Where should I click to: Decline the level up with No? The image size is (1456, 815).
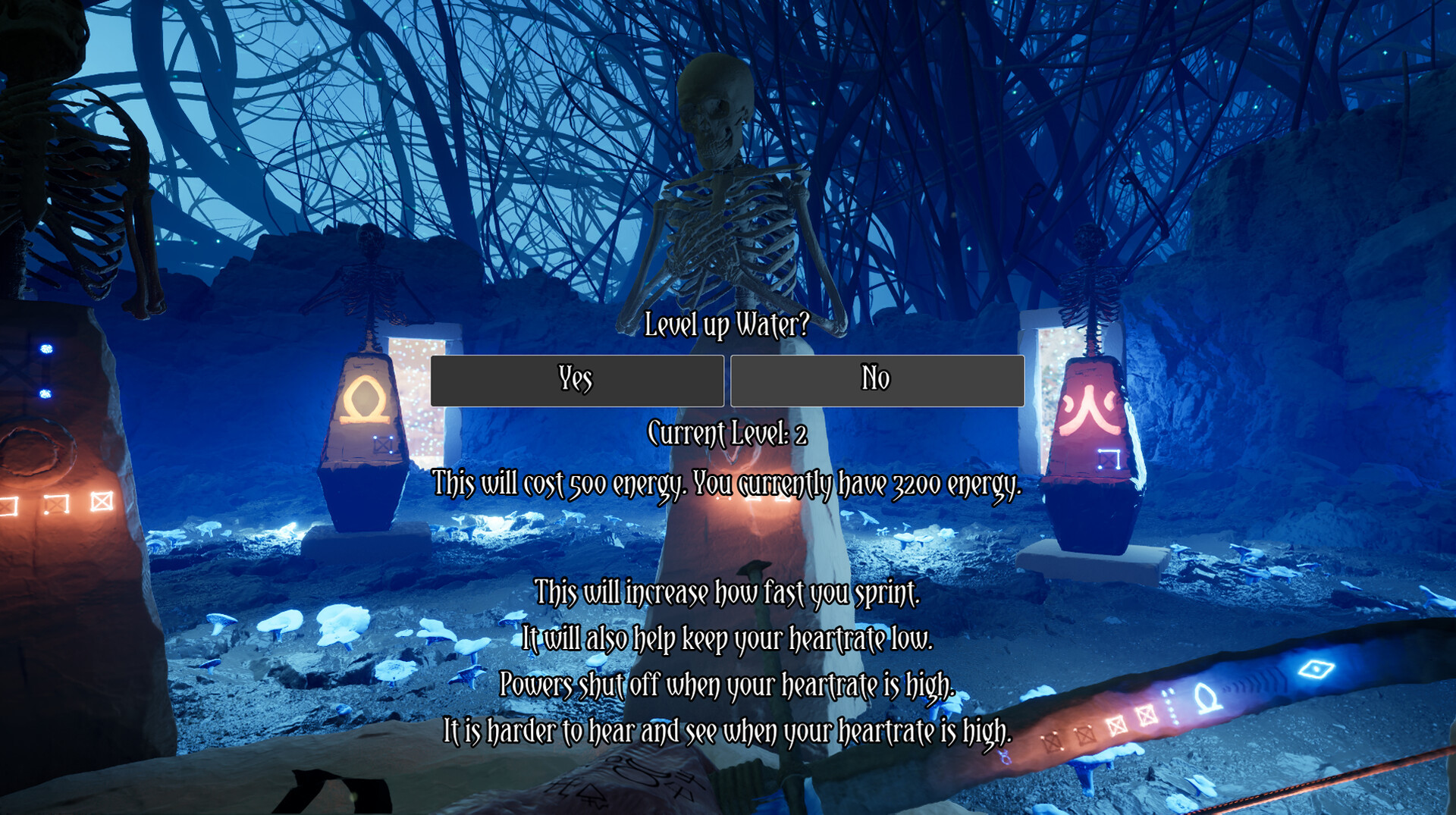(877, 380)
